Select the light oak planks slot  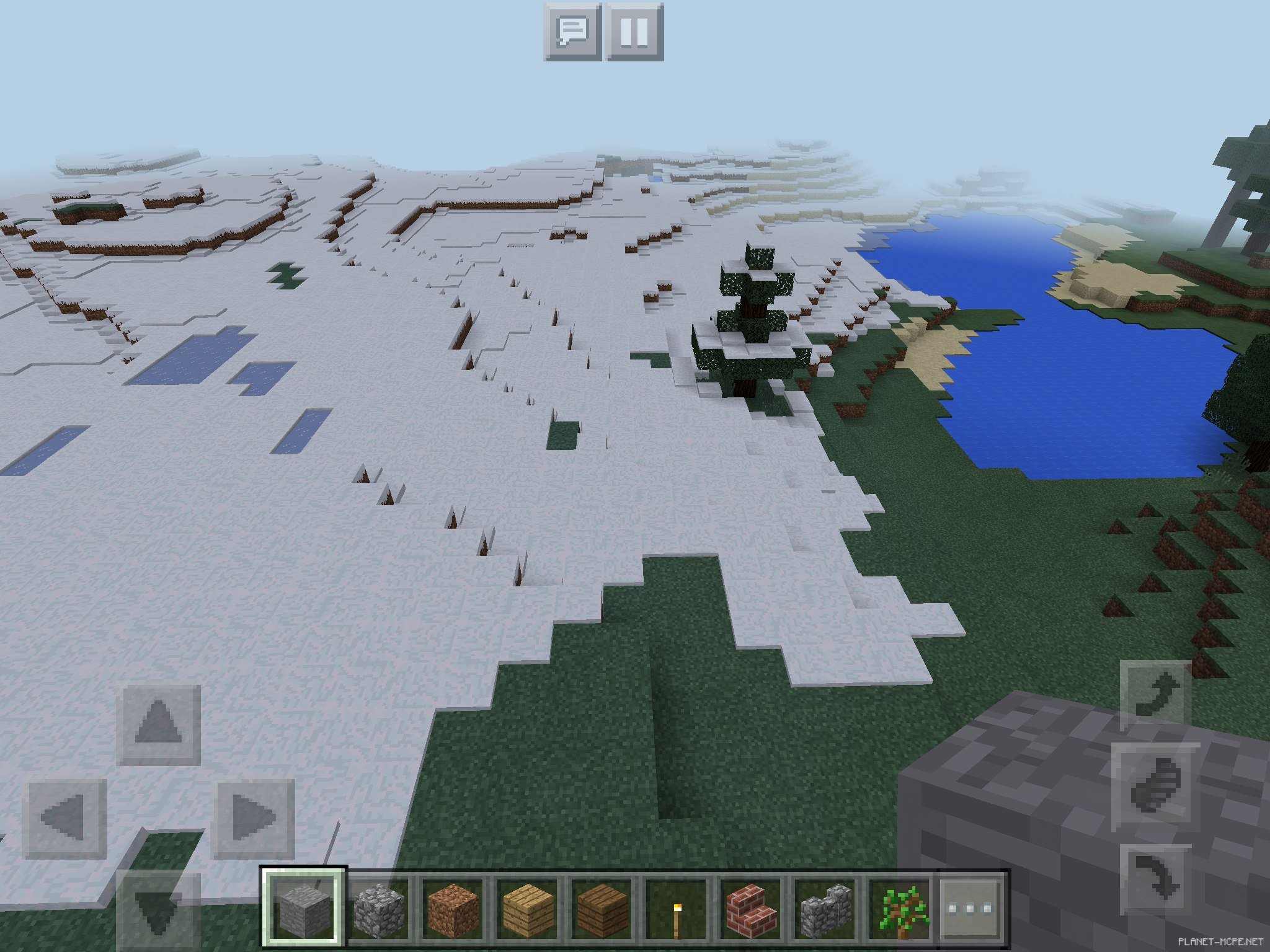pyautogui.click(x=528, y=907)
